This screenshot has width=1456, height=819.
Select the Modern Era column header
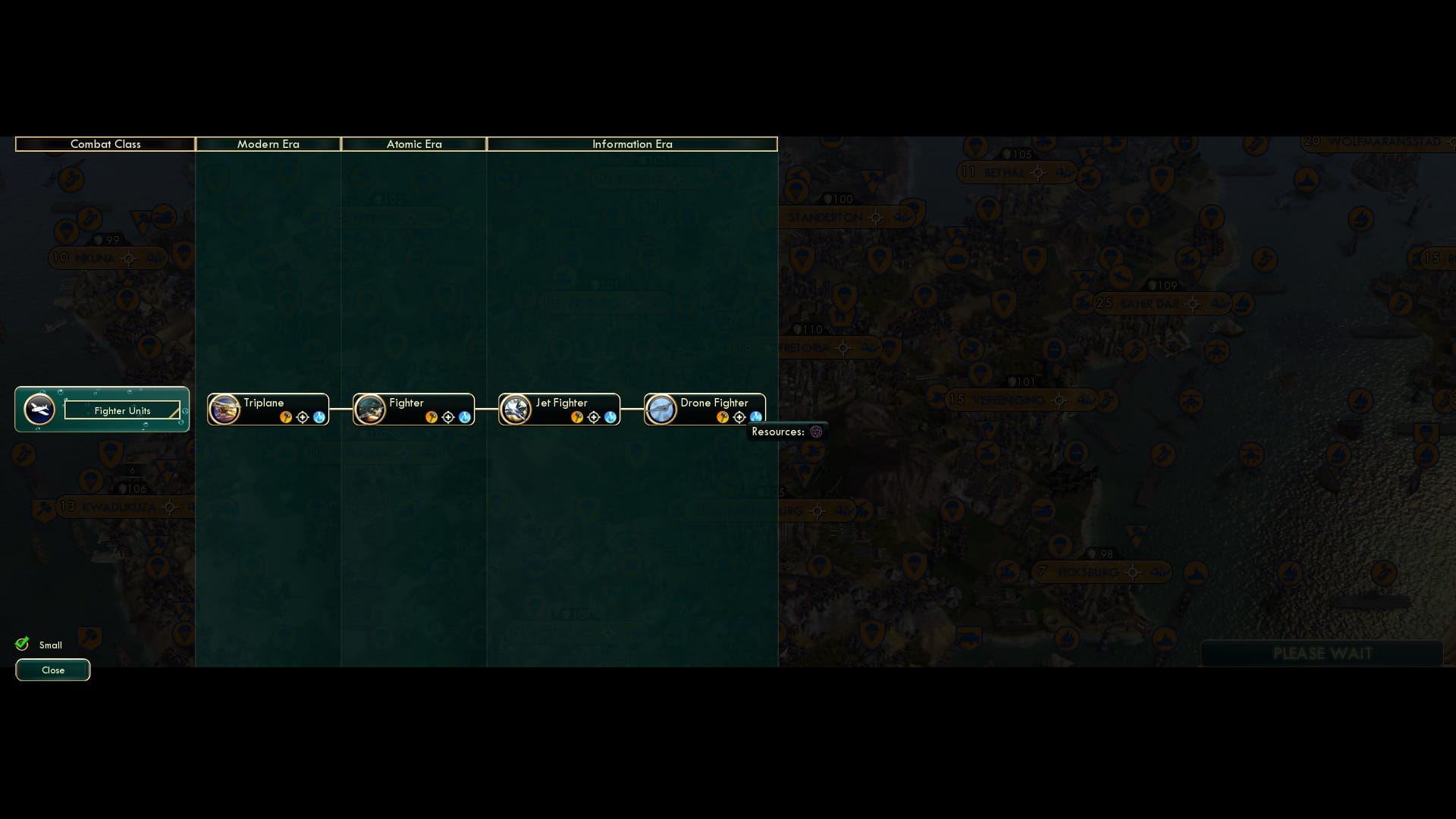pyautogui.click(x=268, y=144)
